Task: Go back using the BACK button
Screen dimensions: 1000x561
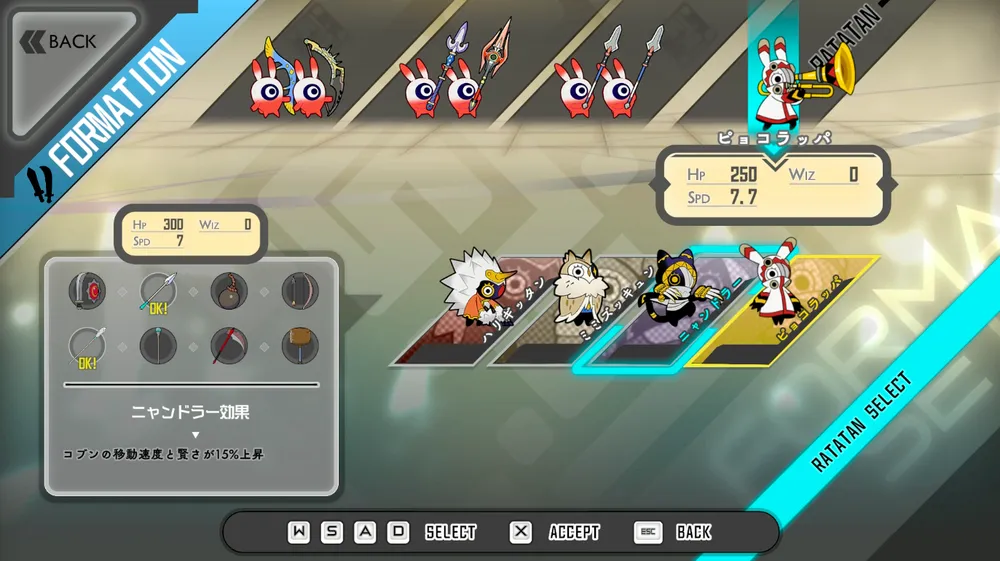Action: (x=60, y=42)
